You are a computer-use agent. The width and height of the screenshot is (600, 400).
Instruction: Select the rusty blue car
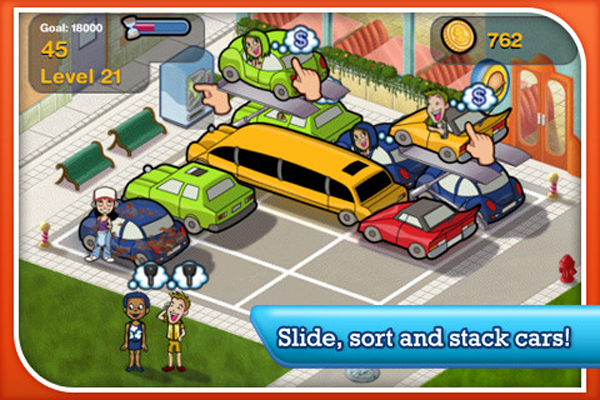pyautogui.click(x=143, y=230)
